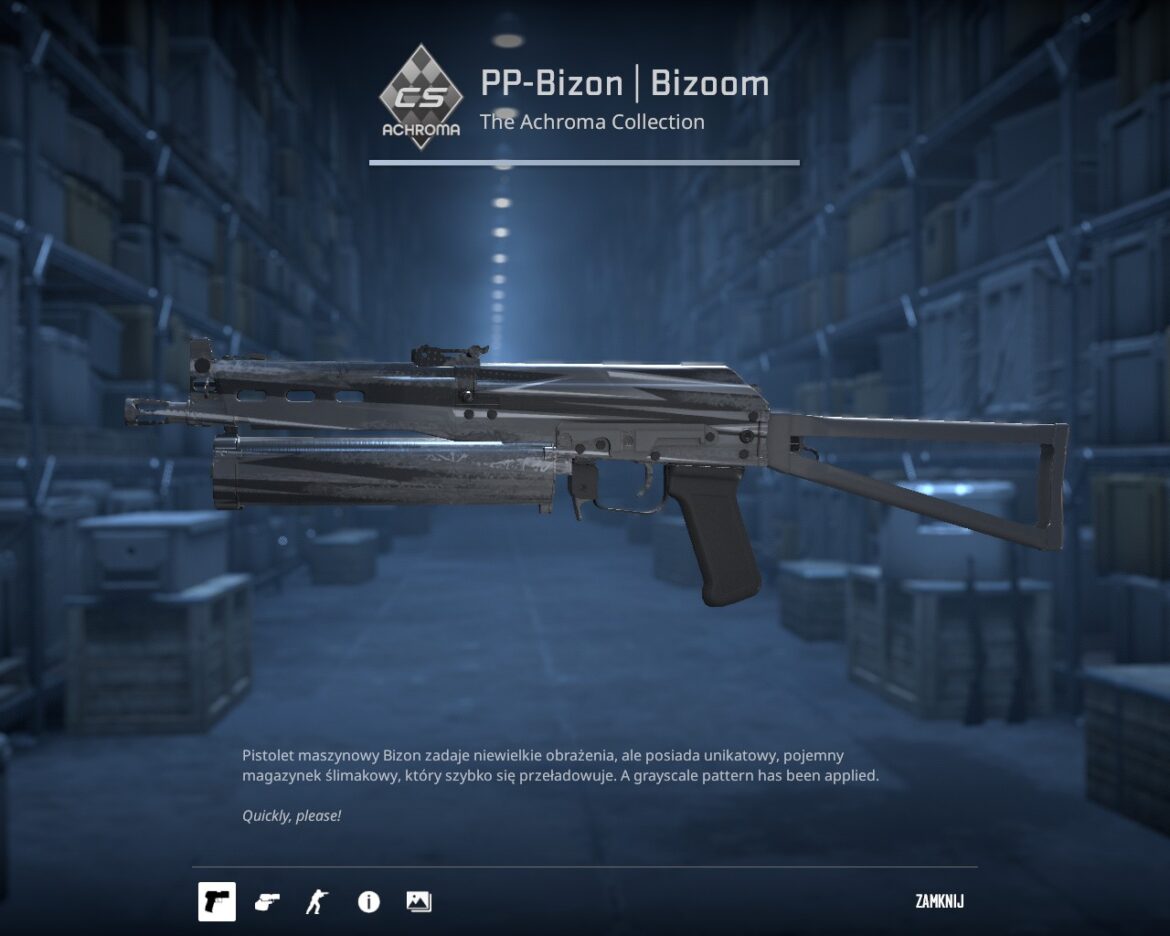Switch to the hand-held weapon view
The image size is (1170, 936).
tap(267, 902)
